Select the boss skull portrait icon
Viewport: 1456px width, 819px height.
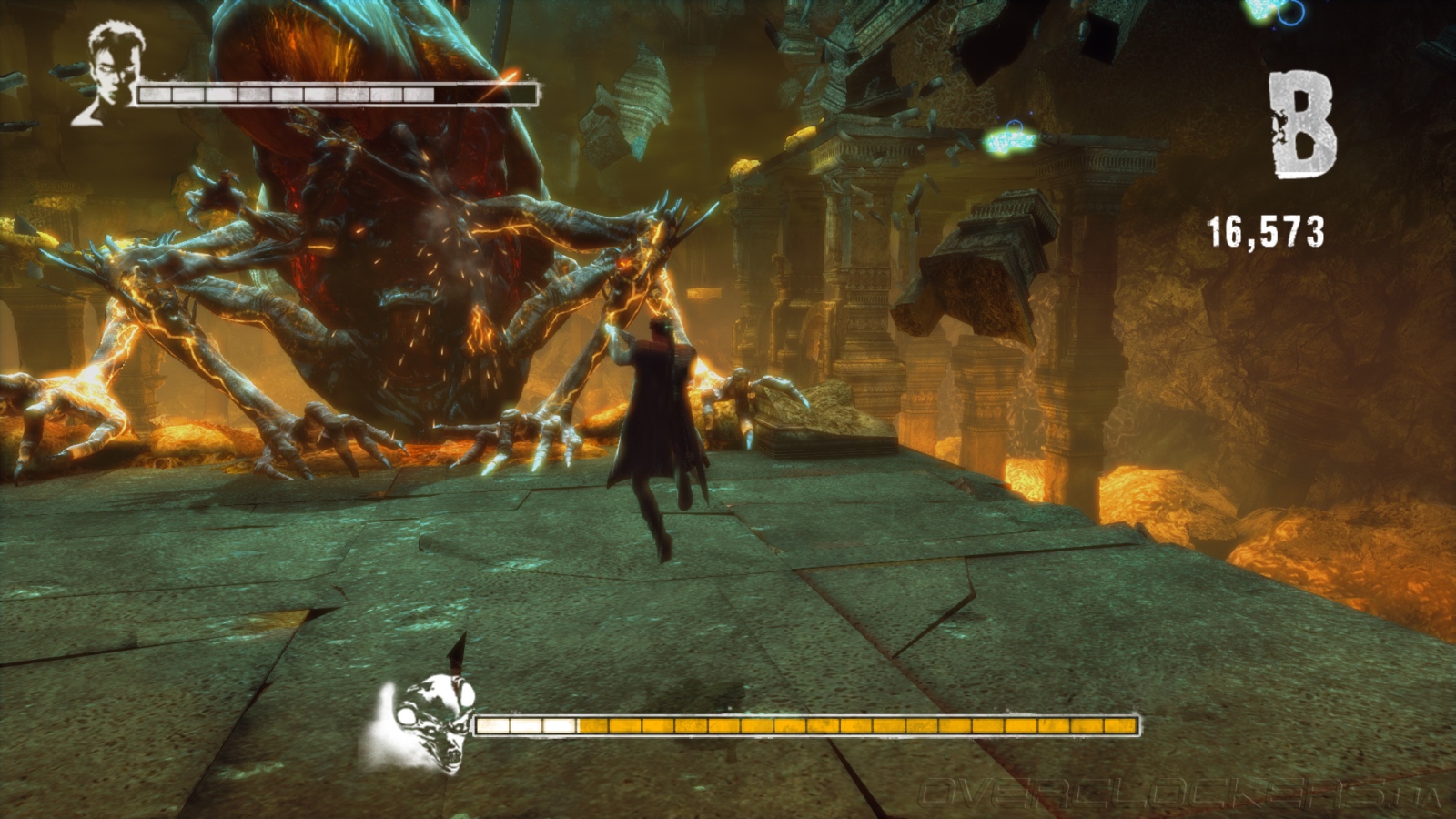click(x=426, y=723)
